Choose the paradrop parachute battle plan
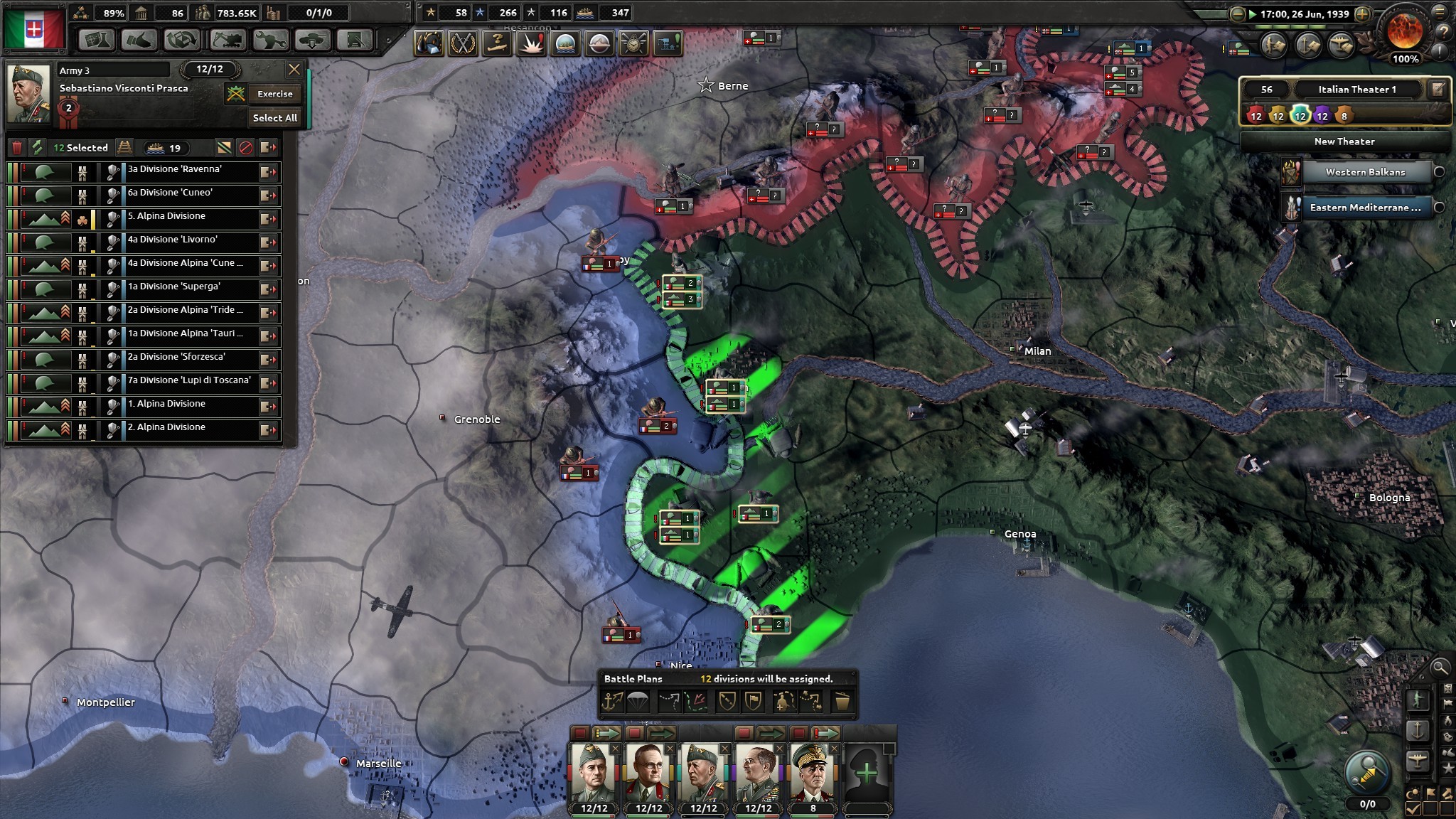Screen dimensions: 1456x819 pos(638,702)
